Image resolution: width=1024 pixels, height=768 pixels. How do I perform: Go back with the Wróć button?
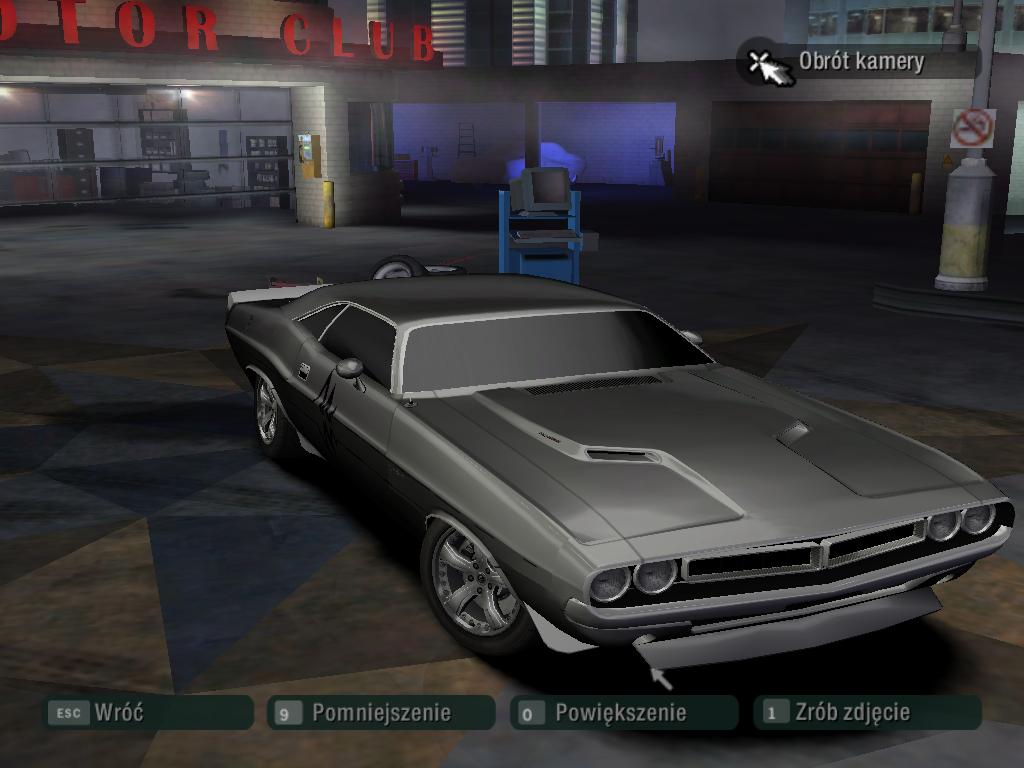(x=147, y=713)
